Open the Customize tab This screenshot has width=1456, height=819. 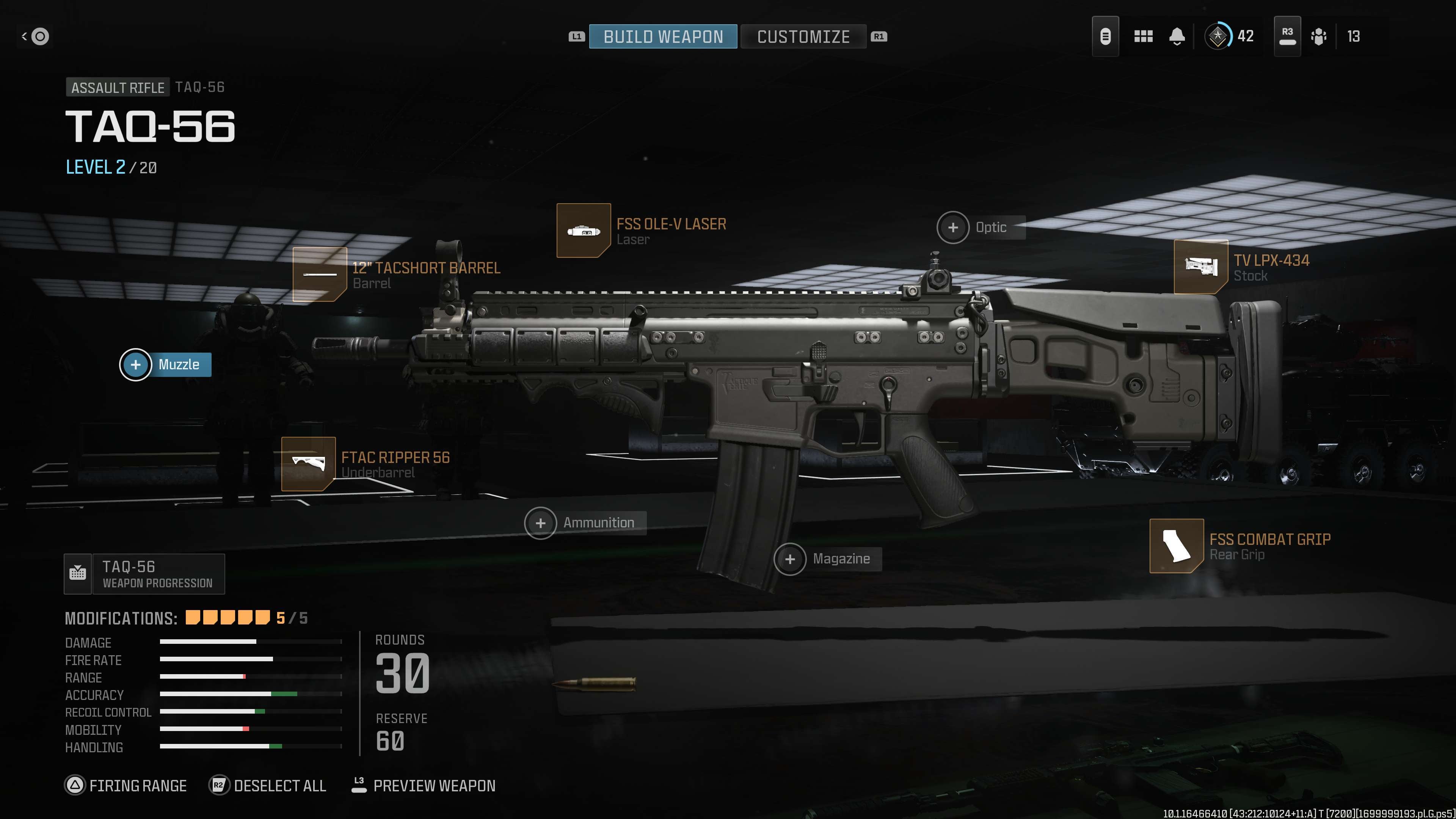(803, 37)
